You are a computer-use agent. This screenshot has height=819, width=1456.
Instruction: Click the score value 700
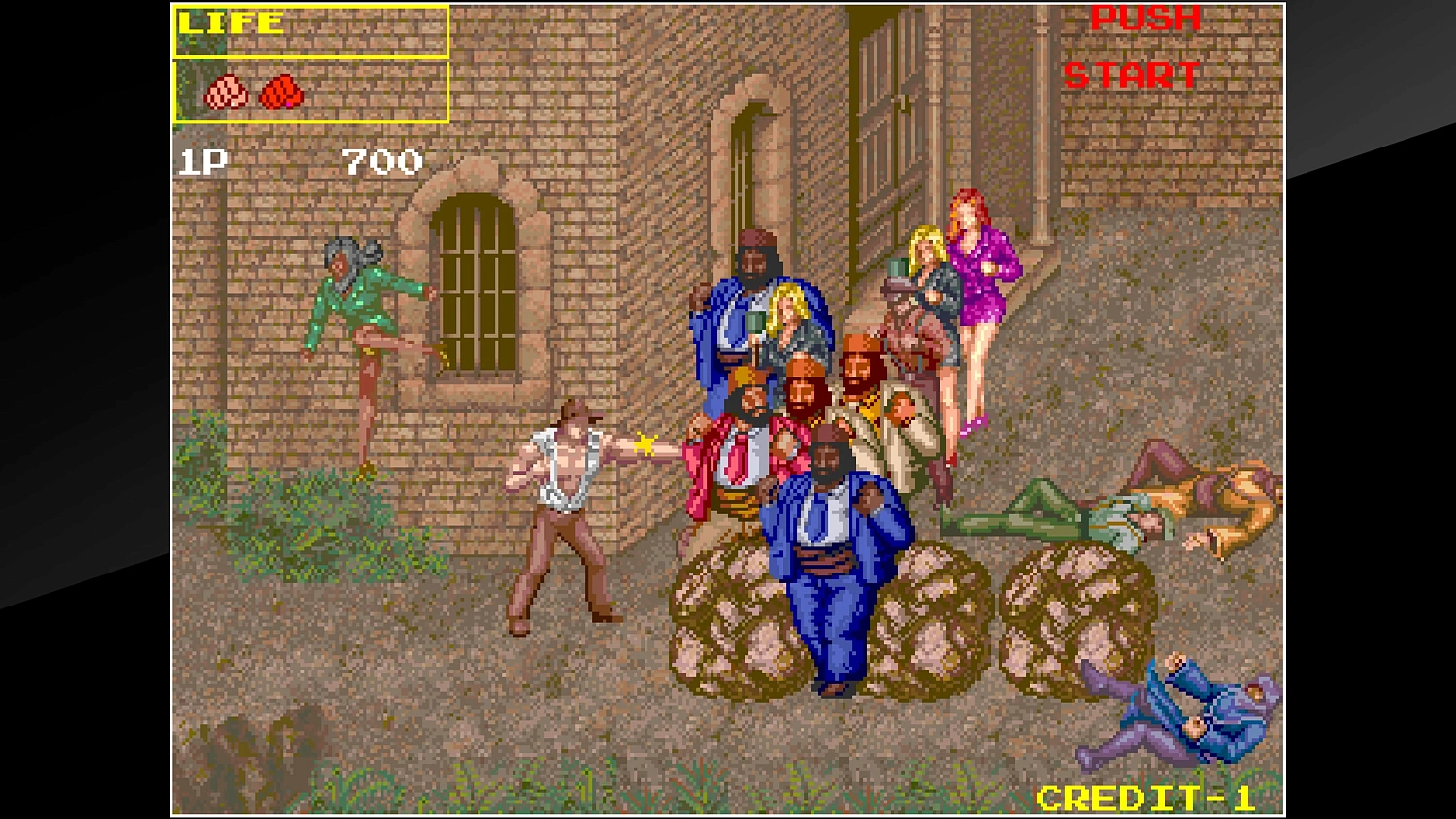pos(381,161)
